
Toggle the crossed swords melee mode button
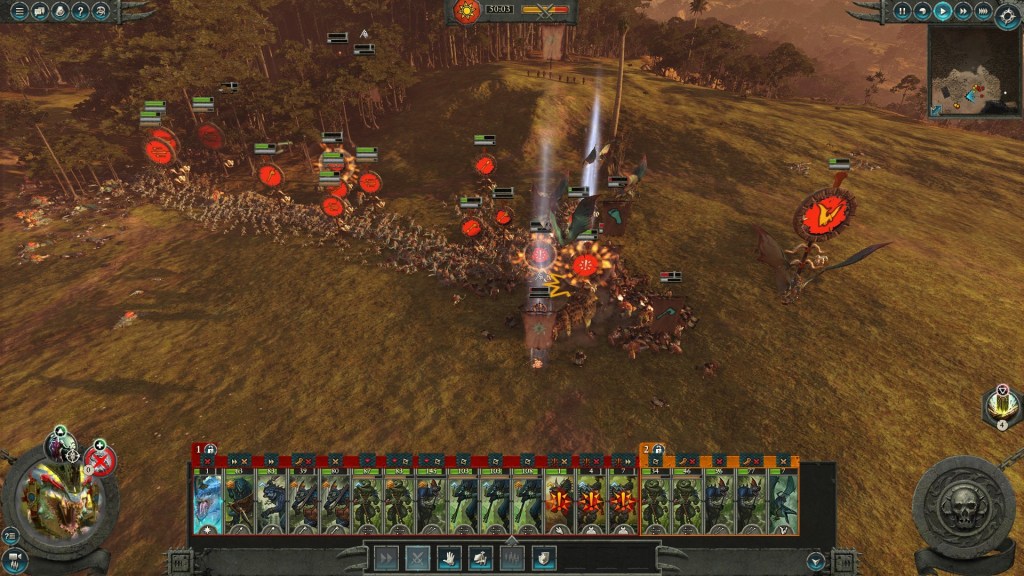click(x=417, y=558)
